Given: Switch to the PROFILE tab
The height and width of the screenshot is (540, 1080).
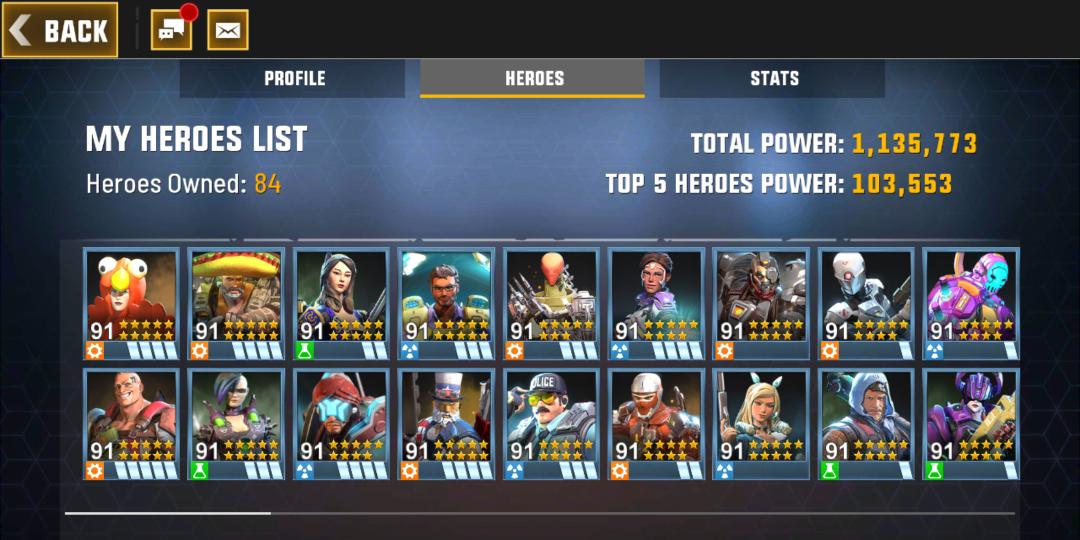Looking at the screenshot, I should 294,78.
